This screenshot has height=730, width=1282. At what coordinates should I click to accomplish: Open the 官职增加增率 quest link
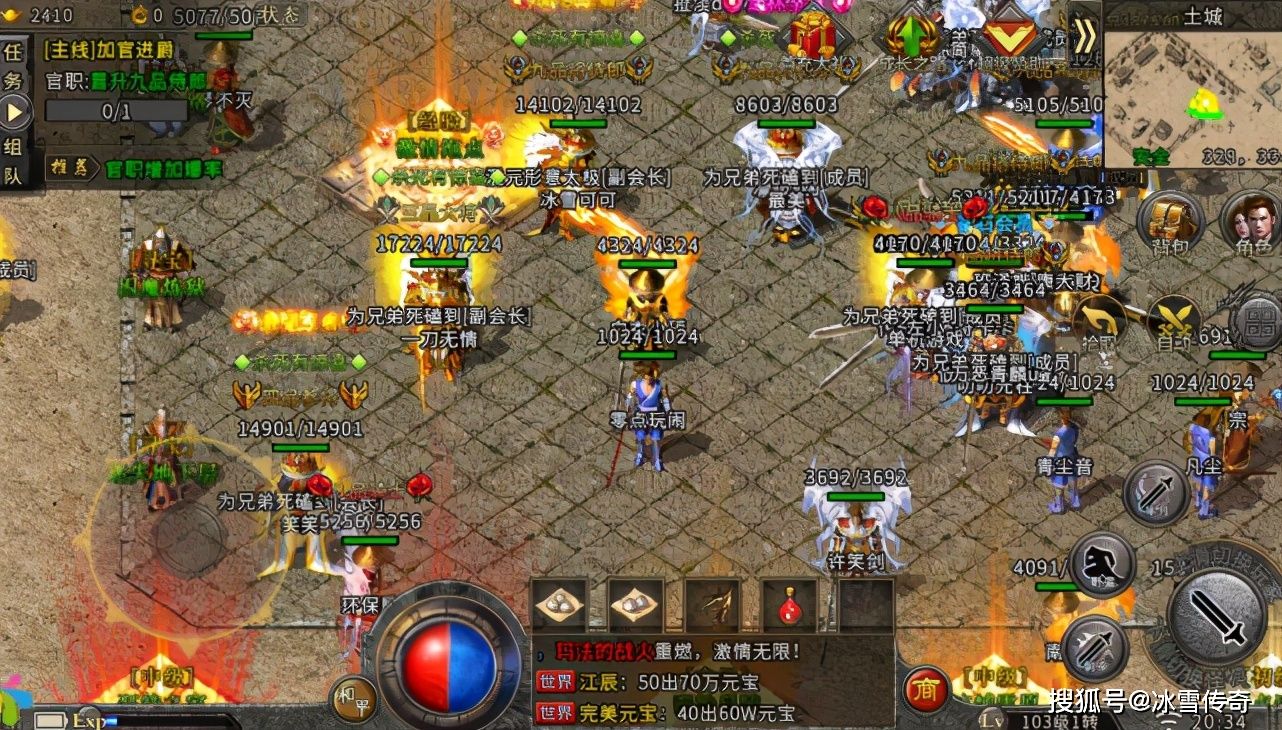coord(163,170)
